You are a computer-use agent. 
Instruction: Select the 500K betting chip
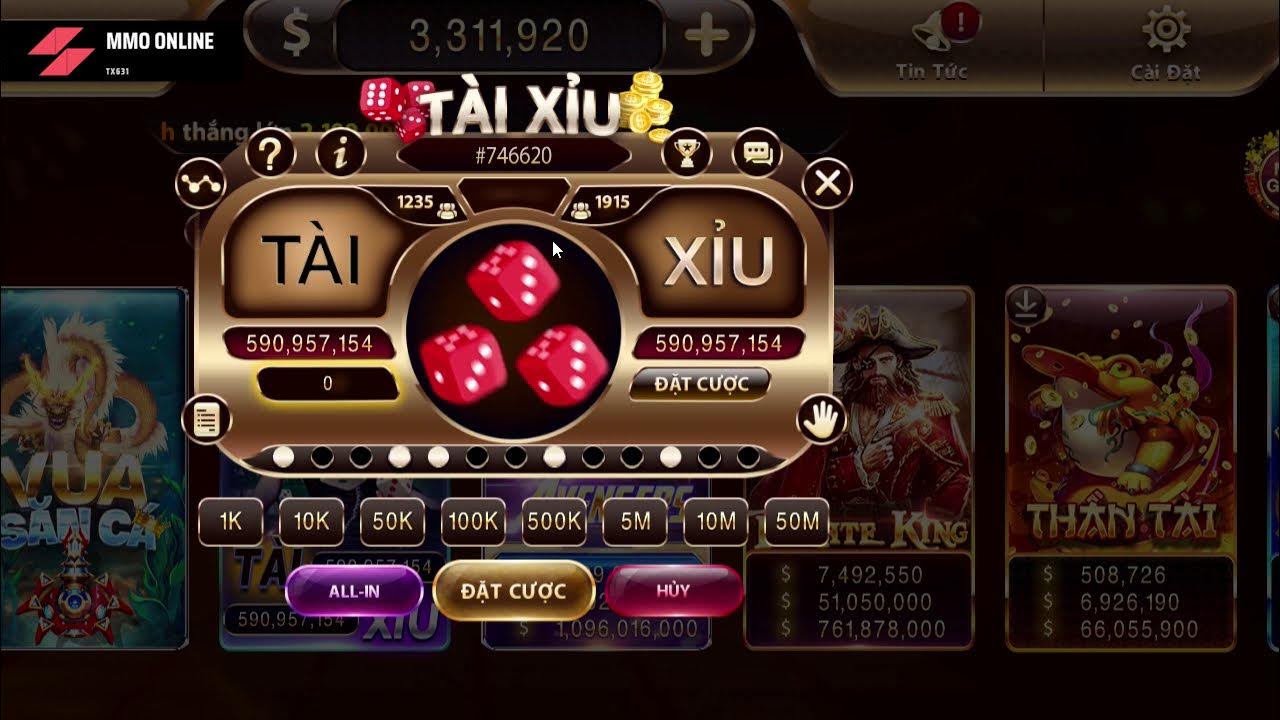tap(554, 521)
